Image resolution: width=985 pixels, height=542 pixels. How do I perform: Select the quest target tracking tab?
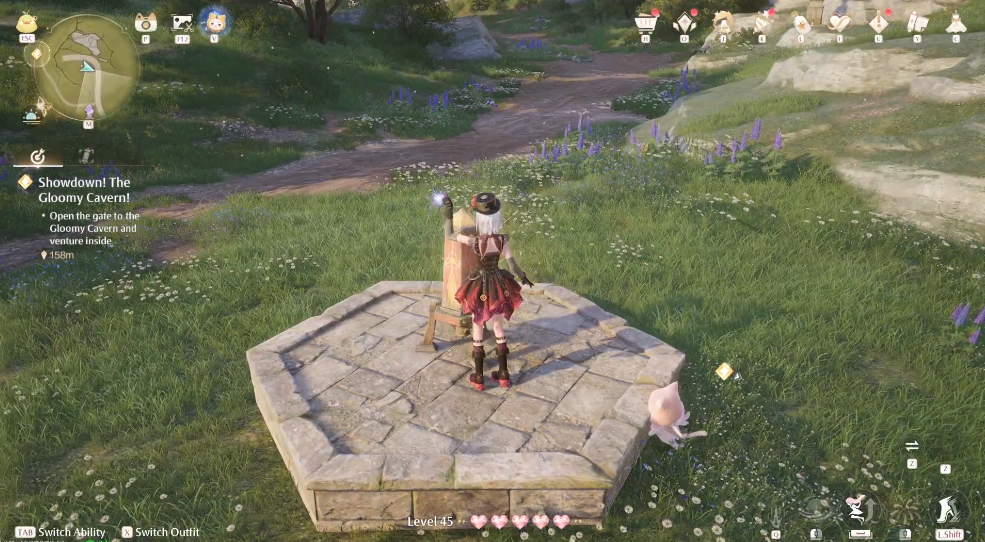[x=38, y=157]
